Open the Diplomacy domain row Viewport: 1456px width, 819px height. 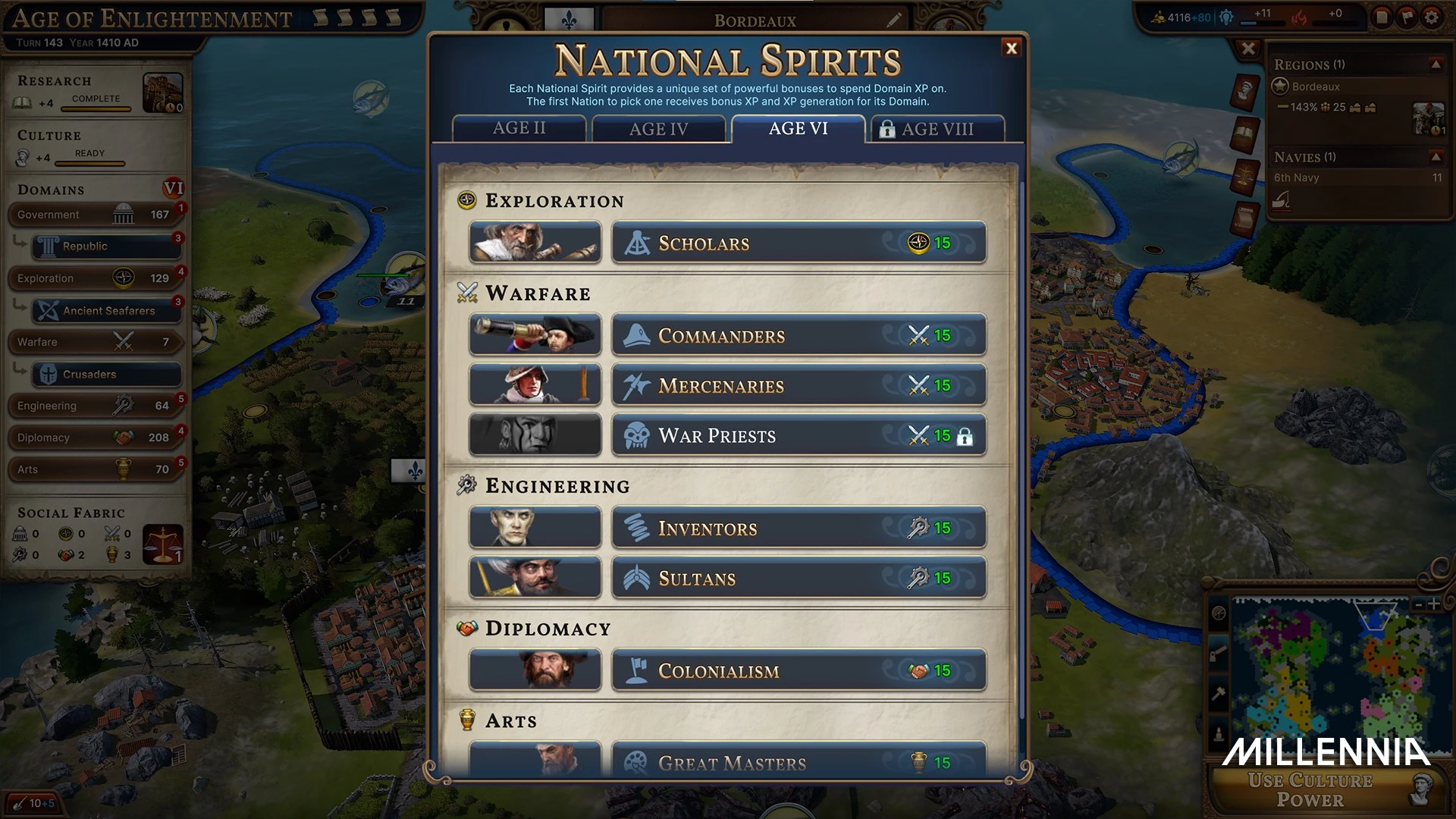click(95, 438)
